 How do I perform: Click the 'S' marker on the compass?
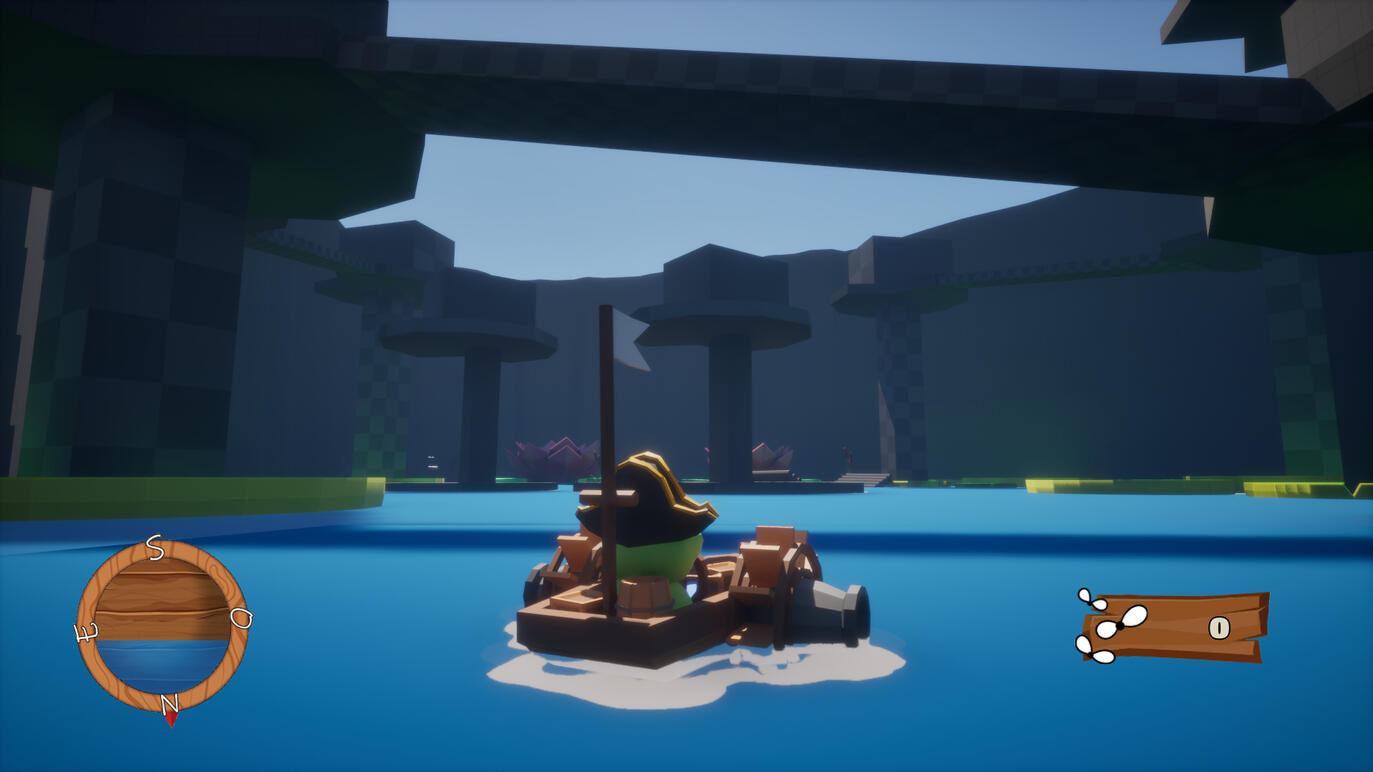click(154, 547)
